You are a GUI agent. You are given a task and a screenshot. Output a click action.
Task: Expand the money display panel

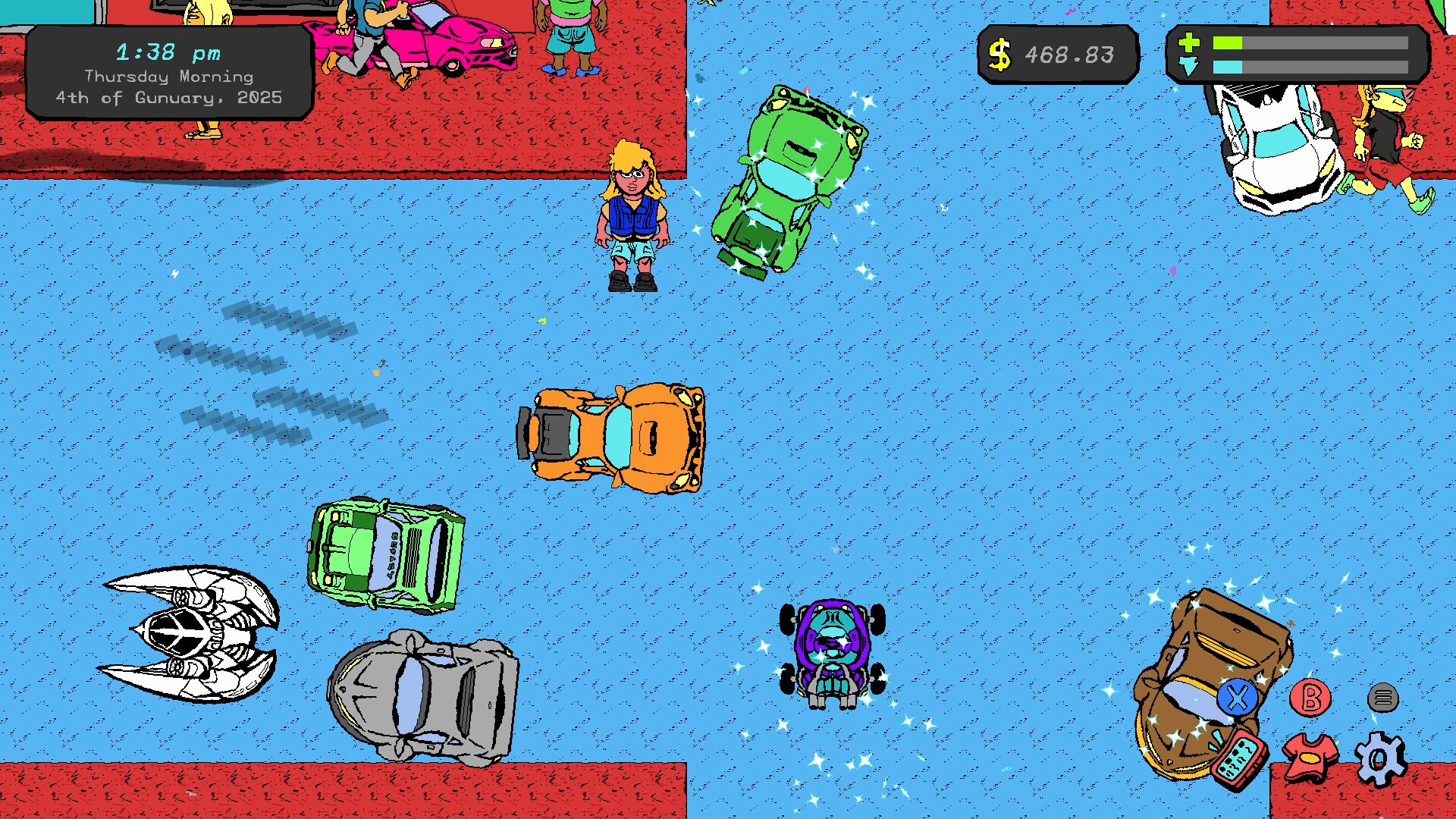point(1058,53)
